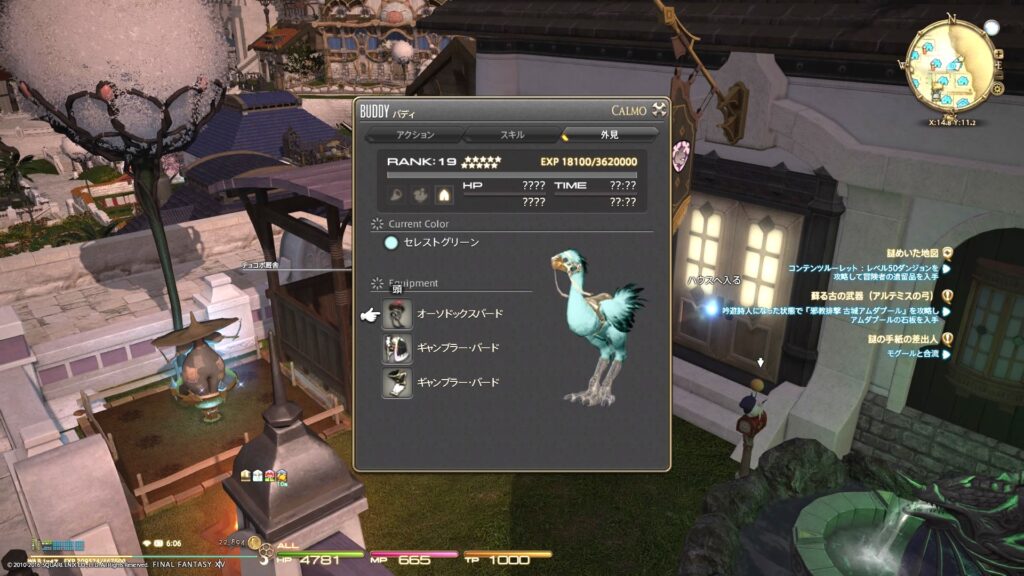The width and height of the screenshot is (1024, 576).
Task: Switch to the アクション tab
Action: [414, 134]
